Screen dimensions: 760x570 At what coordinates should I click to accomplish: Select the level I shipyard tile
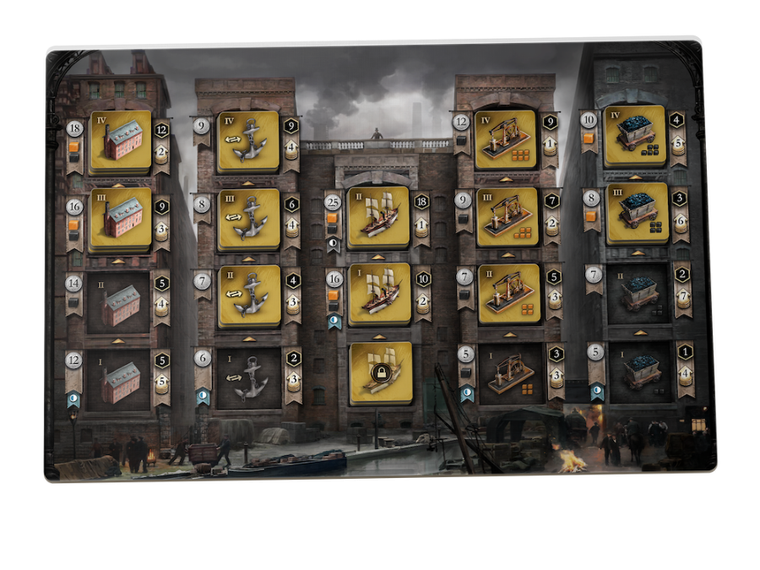tap(379, 295)
